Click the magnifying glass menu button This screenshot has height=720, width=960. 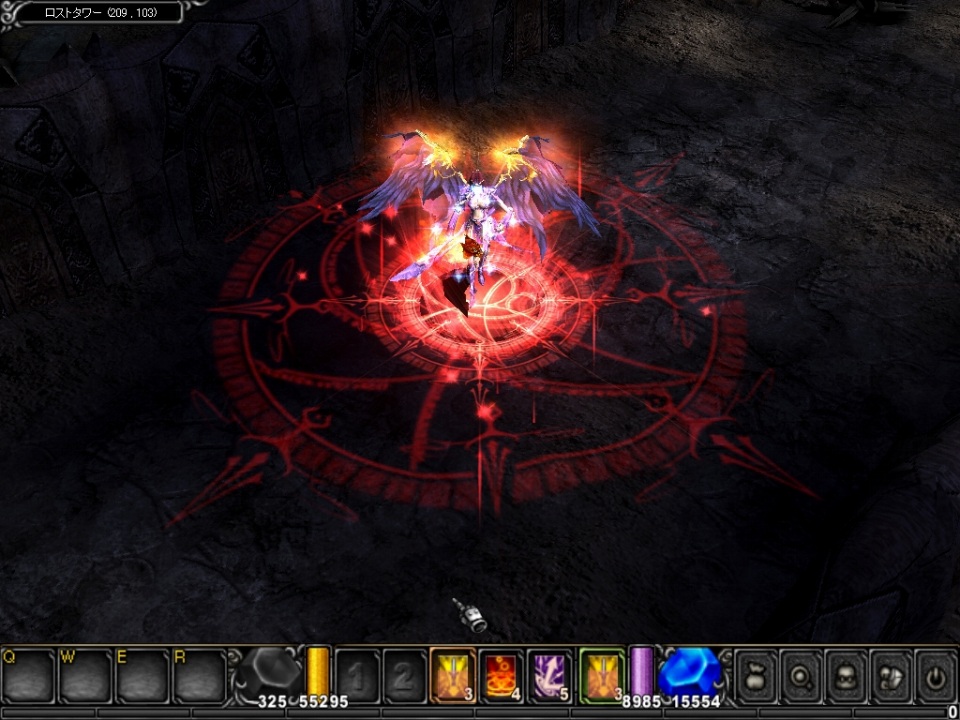coord(801,676)
